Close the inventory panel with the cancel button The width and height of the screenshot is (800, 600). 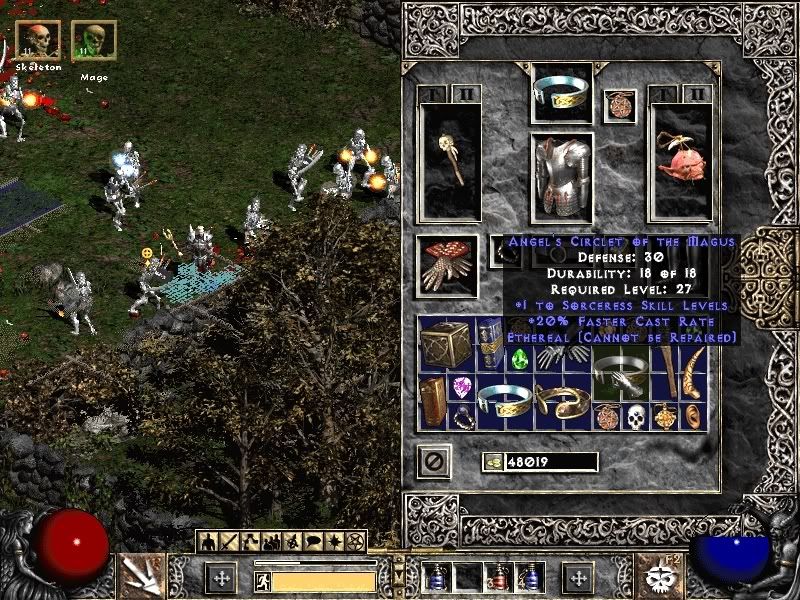[434, 461]
